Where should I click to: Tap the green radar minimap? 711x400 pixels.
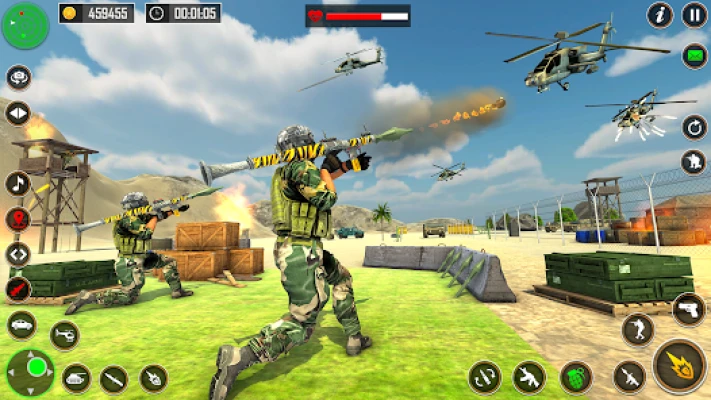coord(25,26)
